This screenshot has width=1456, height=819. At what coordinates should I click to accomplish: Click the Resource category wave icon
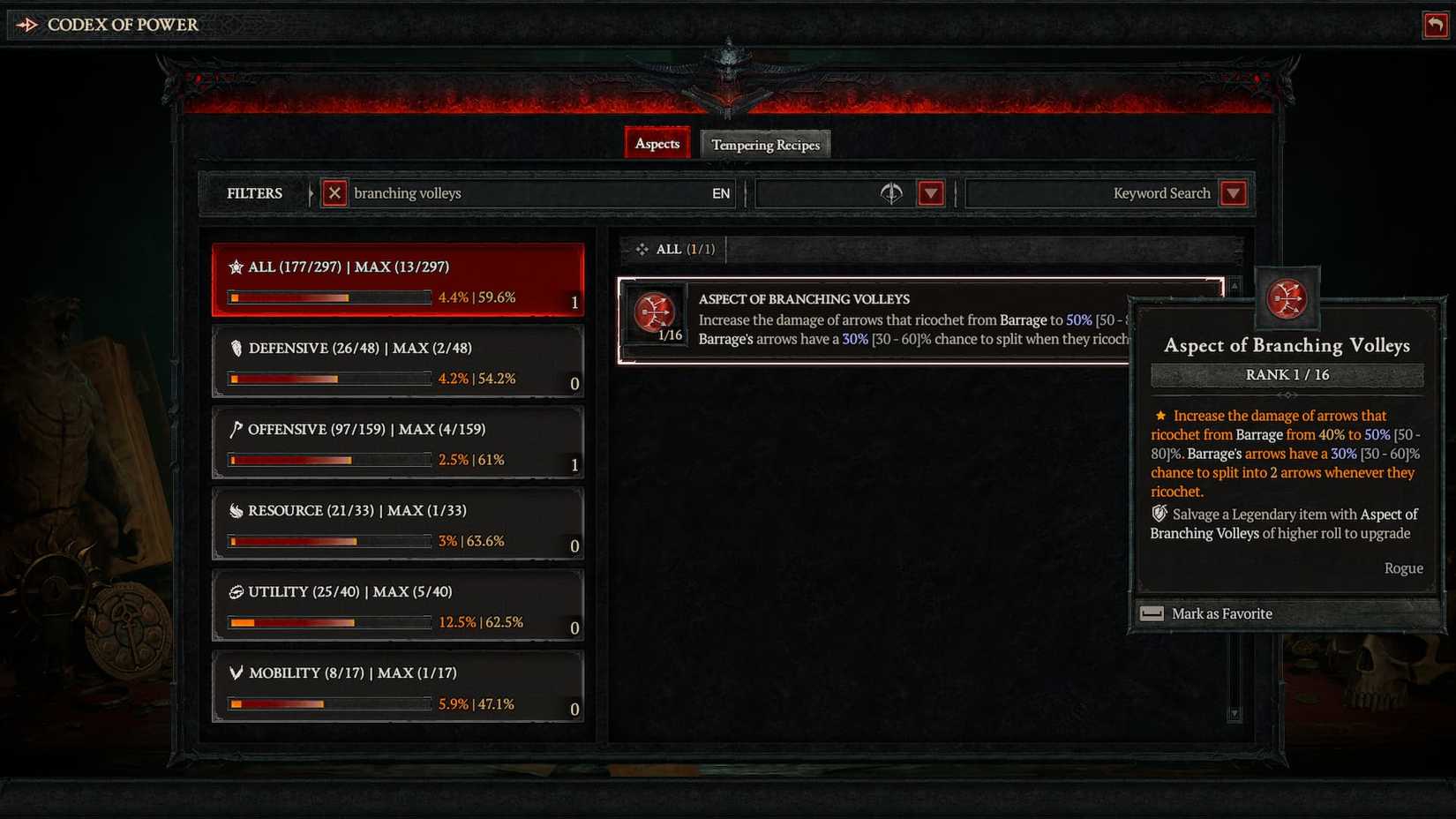(x=235, y=510)
